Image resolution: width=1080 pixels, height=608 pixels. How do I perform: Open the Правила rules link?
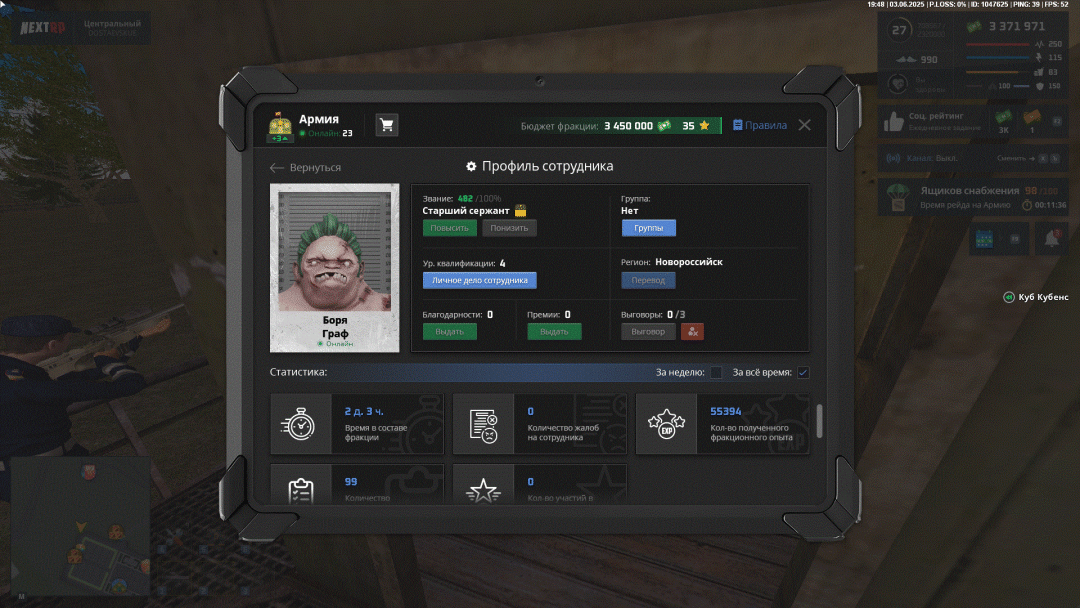click(760, 126)
